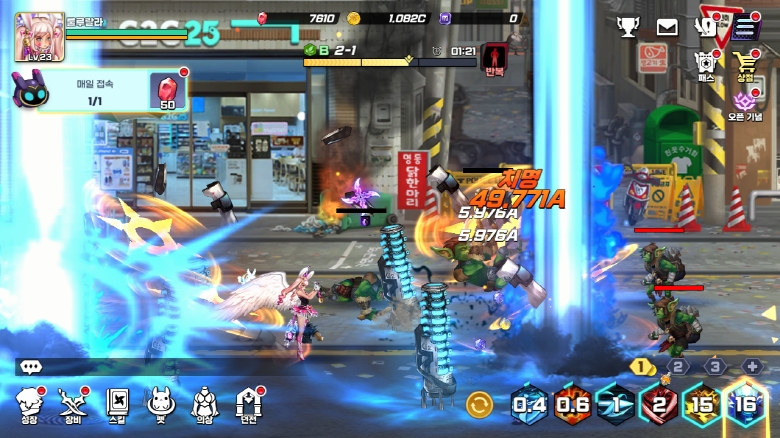Screen dimensions: 780x438
Task: Toggle the red 반복 repeat stage button
Action: point(494,59)
